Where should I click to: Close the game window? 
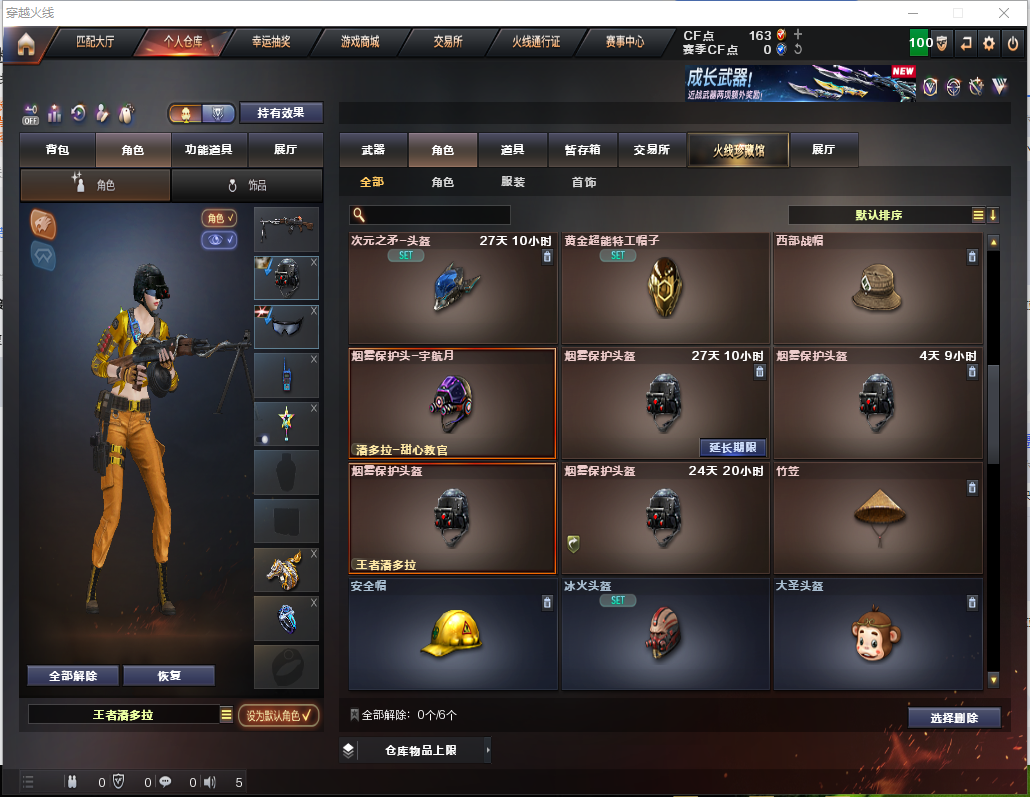[1004, 13]
